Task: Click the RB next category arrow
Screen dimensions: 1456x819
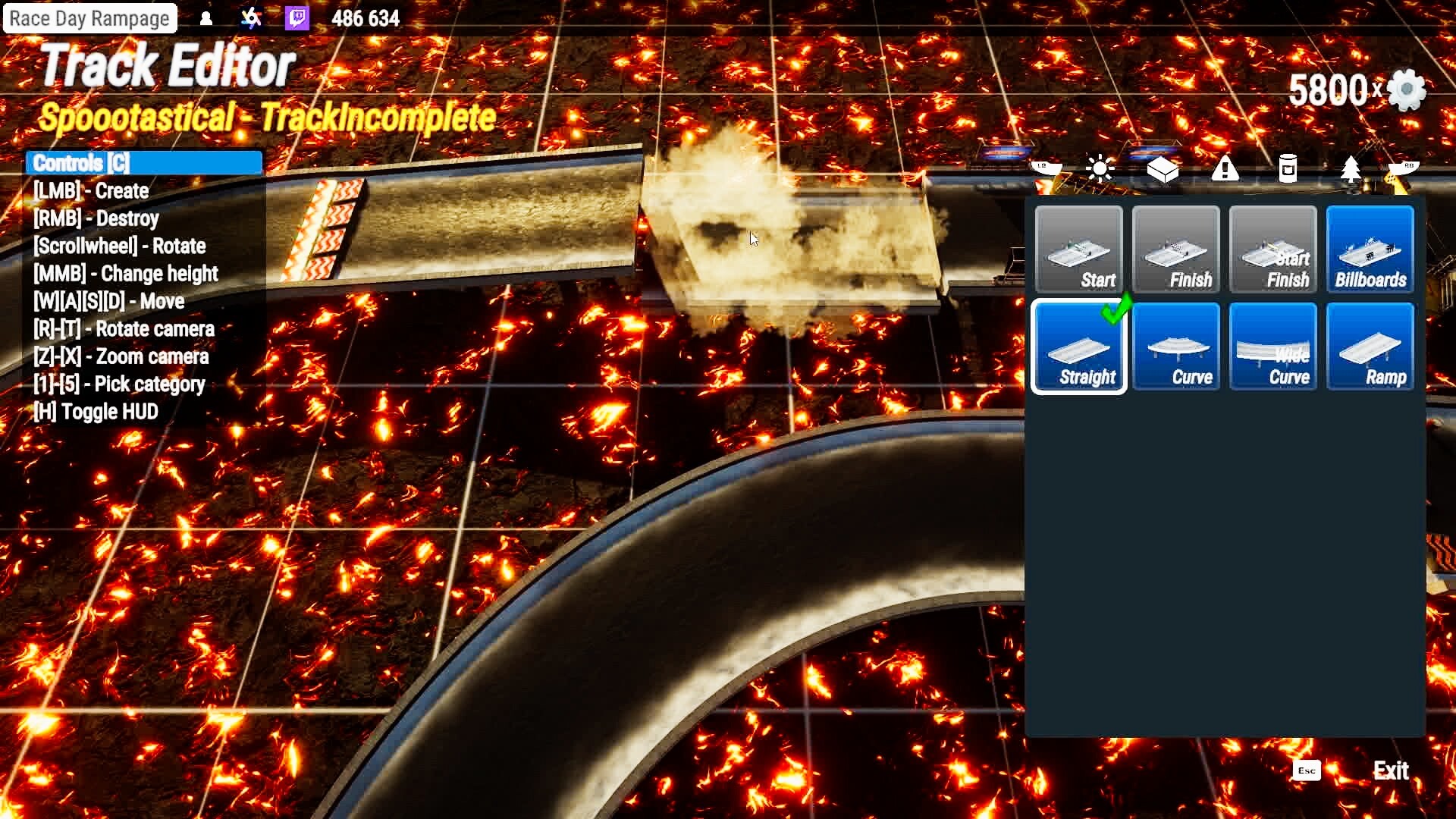Action: (1404, 168)
